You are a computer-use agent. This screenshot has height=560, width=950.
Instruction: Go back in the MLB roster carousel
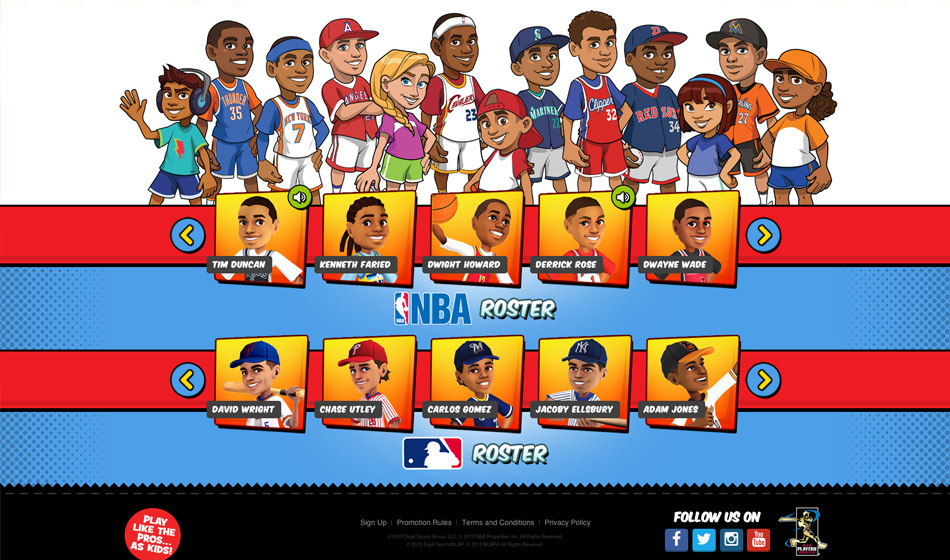(x=188, y=379)
